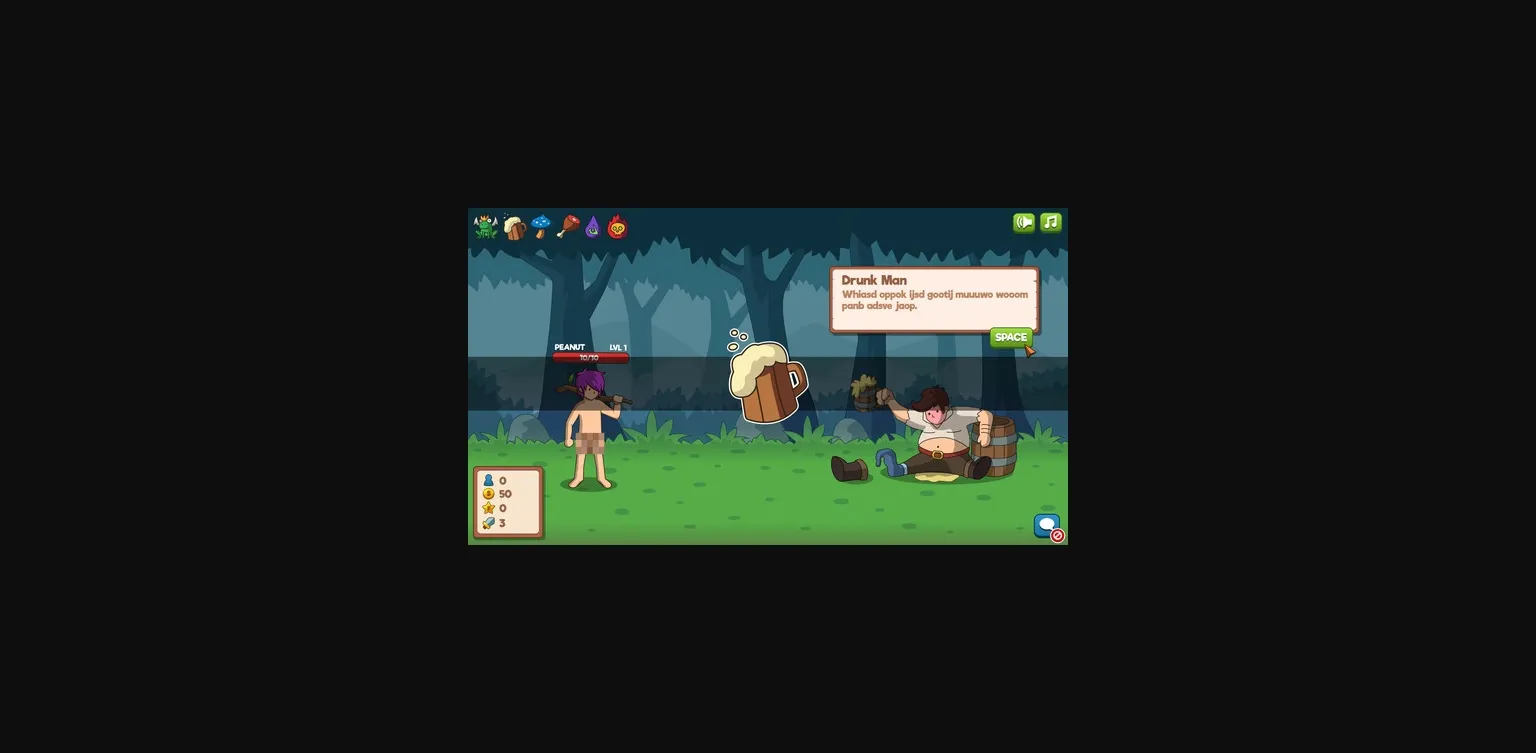Toggle sound effects with the speaker button
This screenshot has width=1536, height=753.
[x=1023, y=221]
